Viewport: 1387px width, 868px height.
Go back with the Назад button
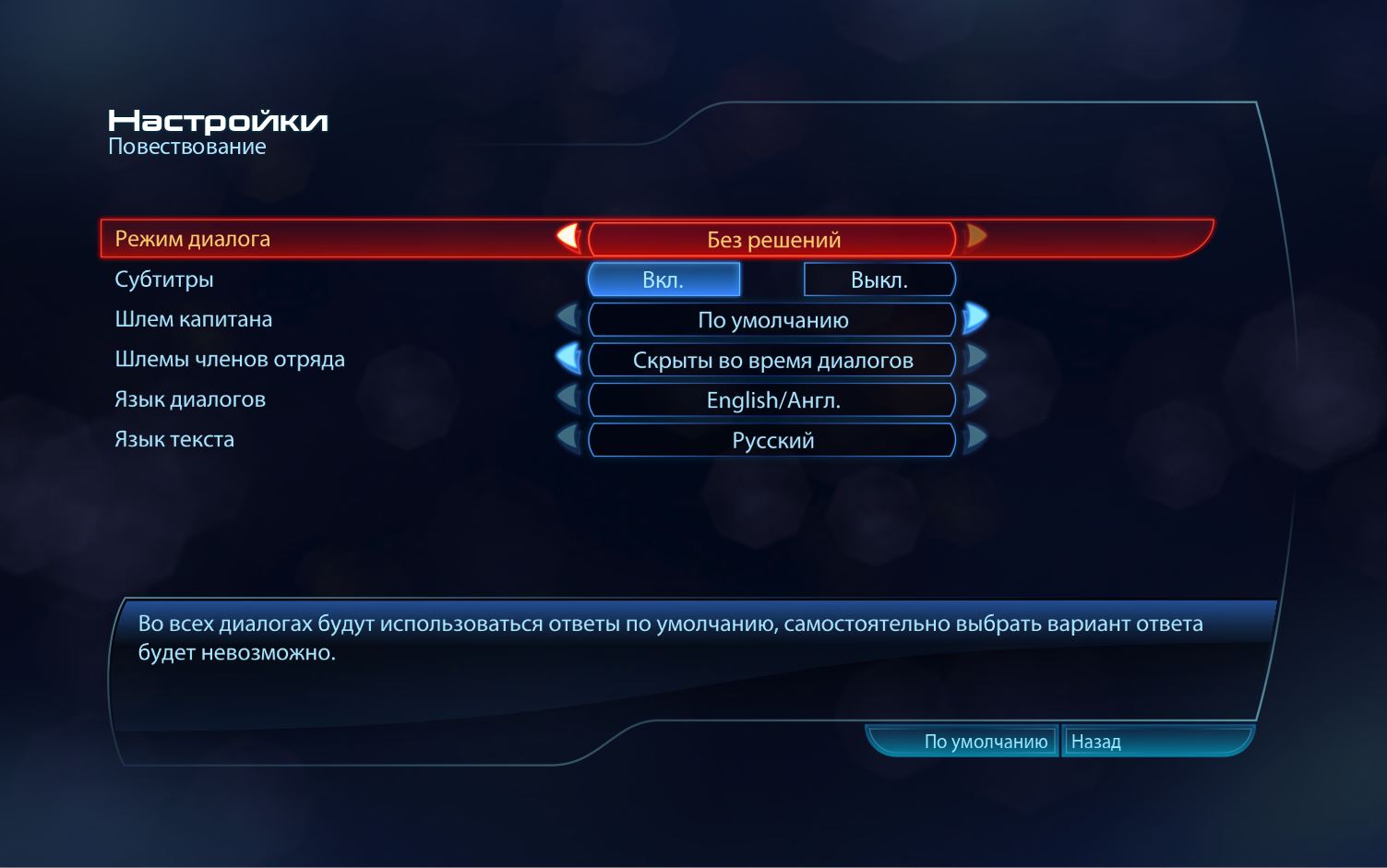click(x=1096, y=742)
